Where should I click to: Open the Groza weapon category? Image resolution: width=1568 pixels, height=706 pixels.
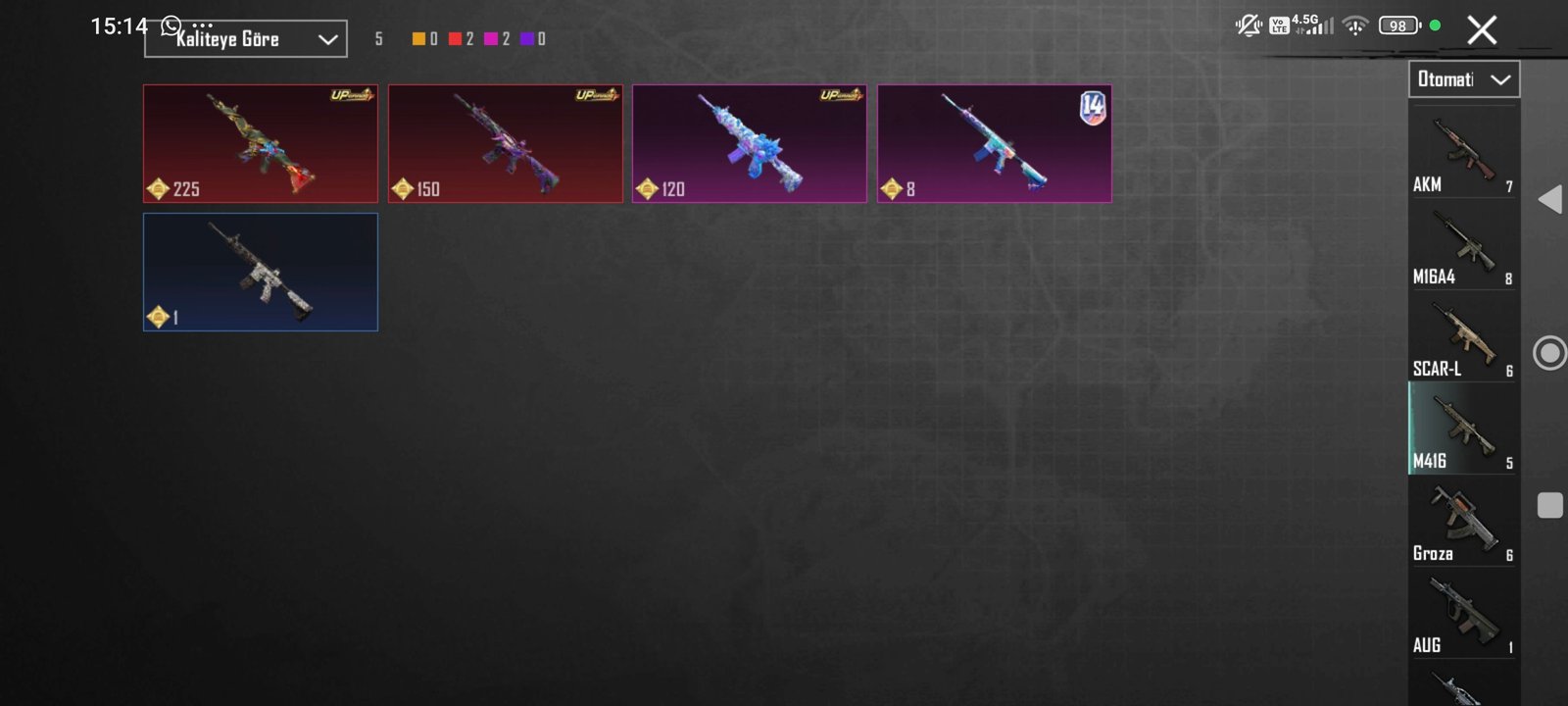(x=1463, y=523)
